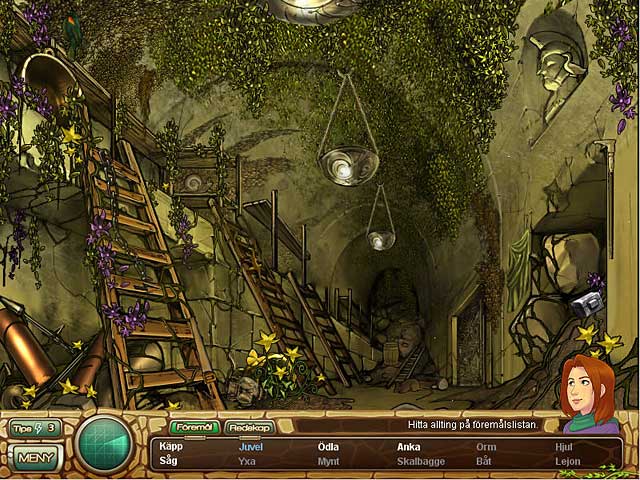The width and height of the screenshot is (640, 480).
Task: Choose the Hjul list entry
Action: tap(564, 447)
